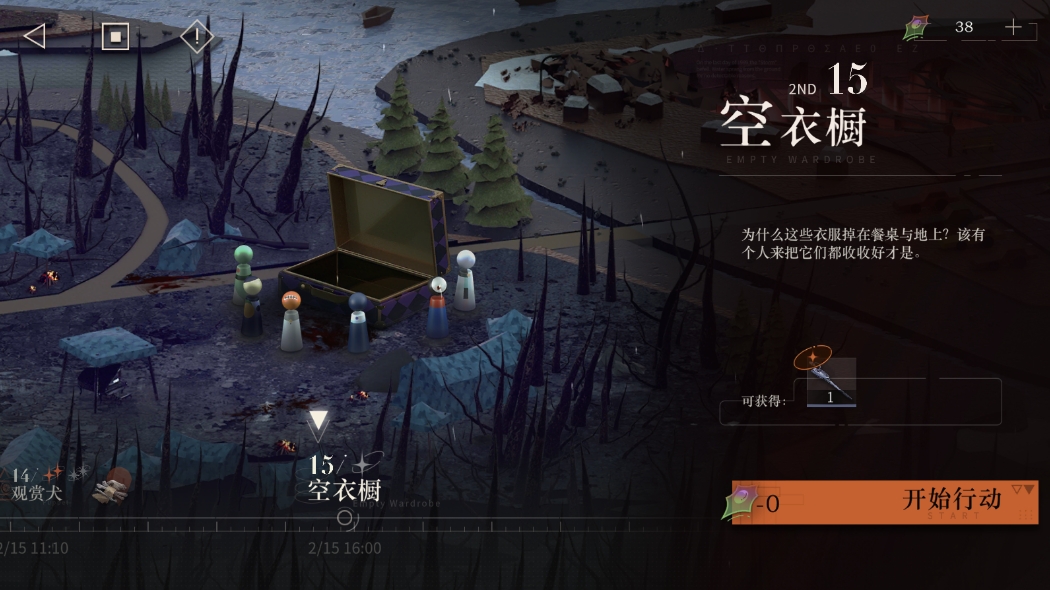Select the 14 观赏犬 stage node

(x=38, y=483)
